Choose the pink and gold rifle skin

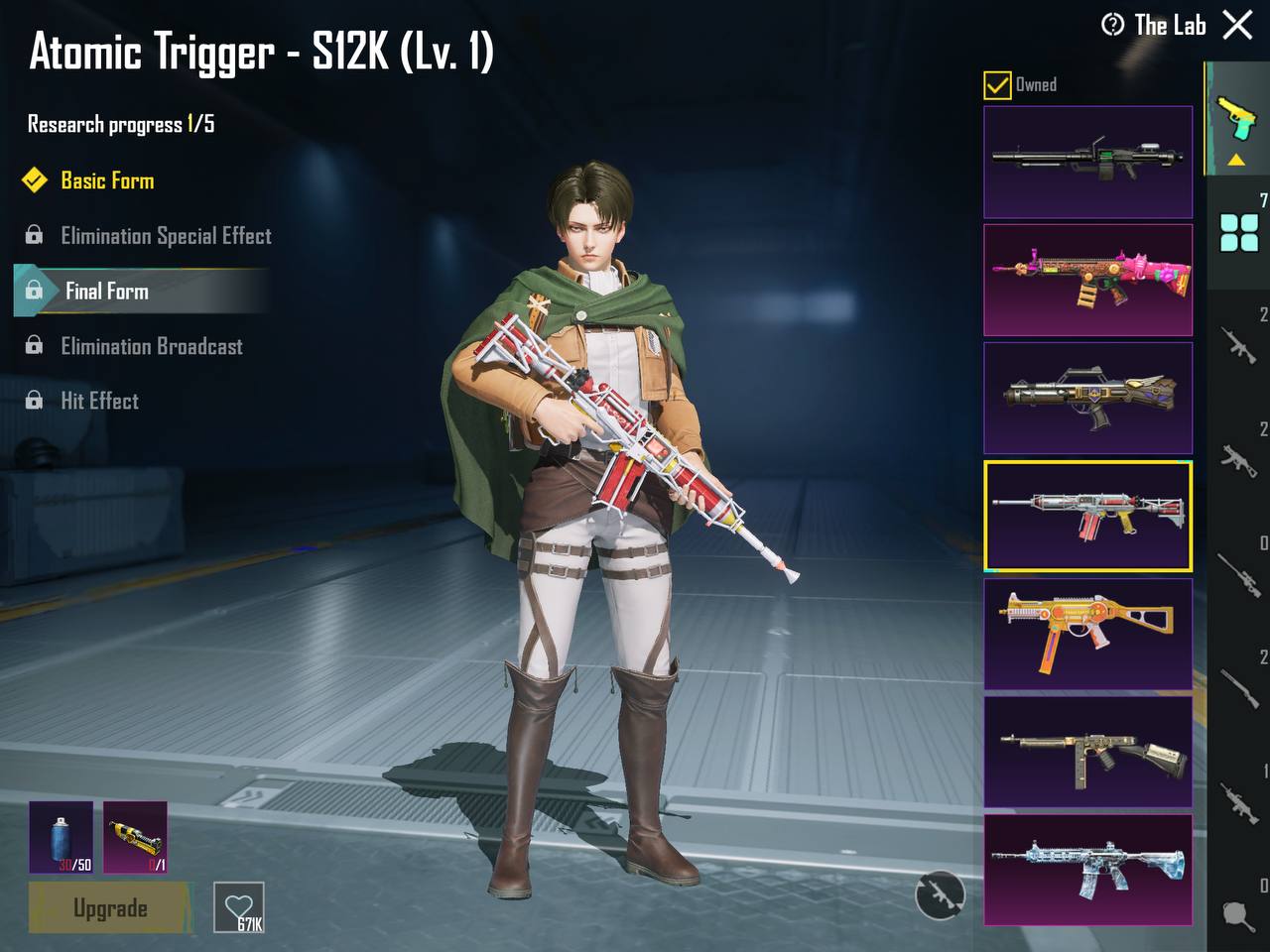(x=1087, y=280)
